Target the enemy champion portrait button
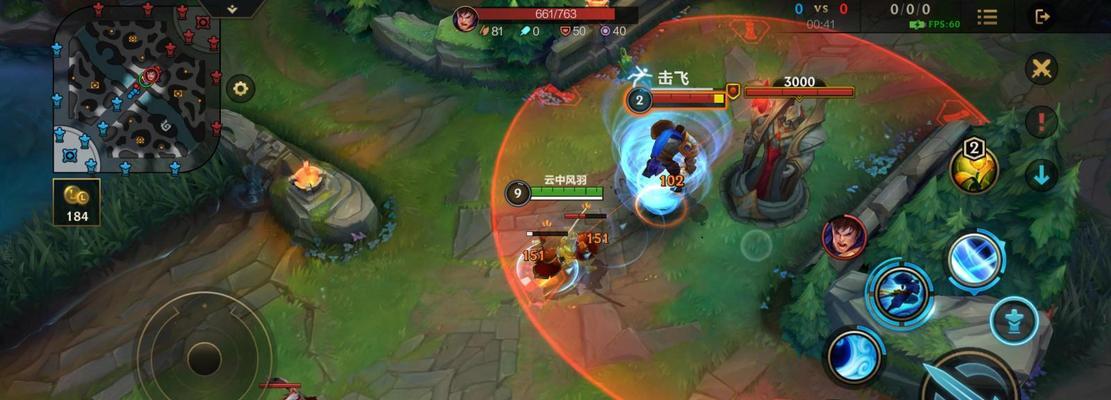The image size is (1111, 400). point(843,237)
